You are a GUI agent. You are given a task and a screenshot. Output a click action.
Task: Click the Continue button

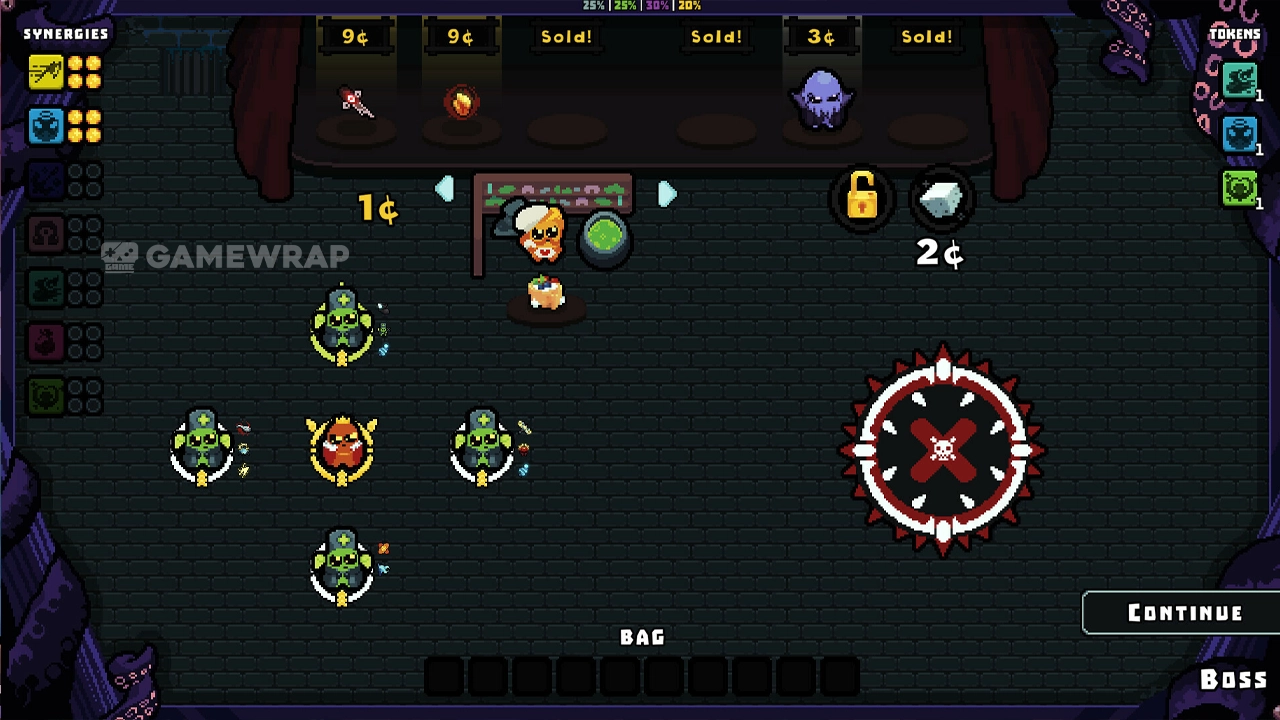tap(1184, 613)
